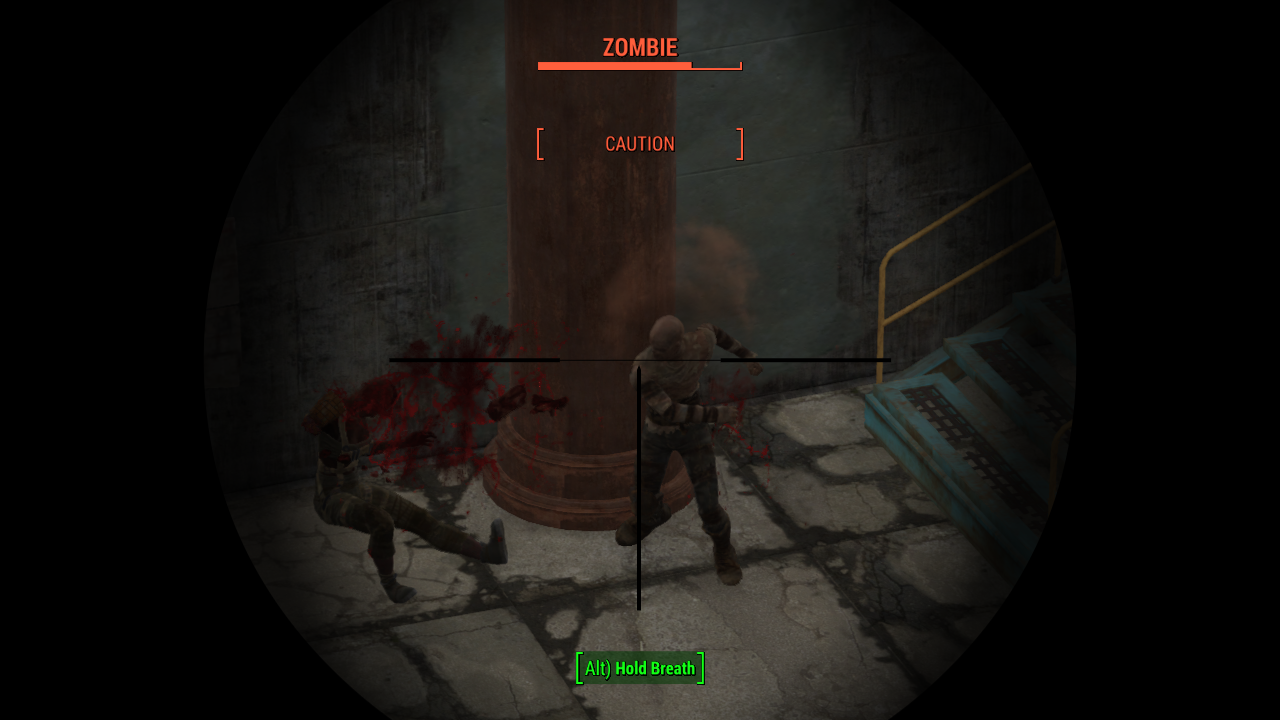Click the CAUTION detection indicator

pyautogui.click(x=639, y=143)
